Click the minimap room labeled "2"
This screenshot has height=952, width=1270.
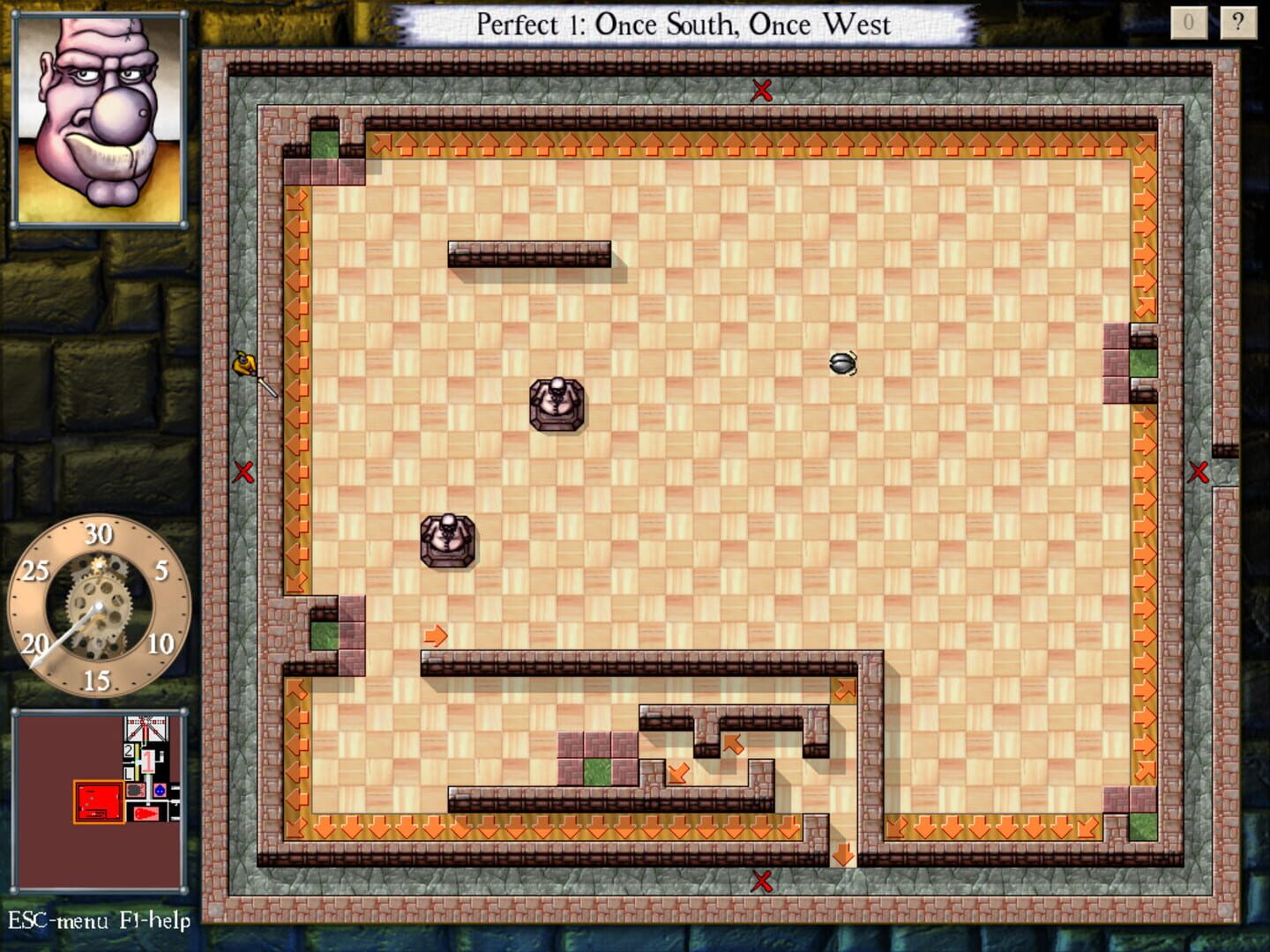[128, 749]
